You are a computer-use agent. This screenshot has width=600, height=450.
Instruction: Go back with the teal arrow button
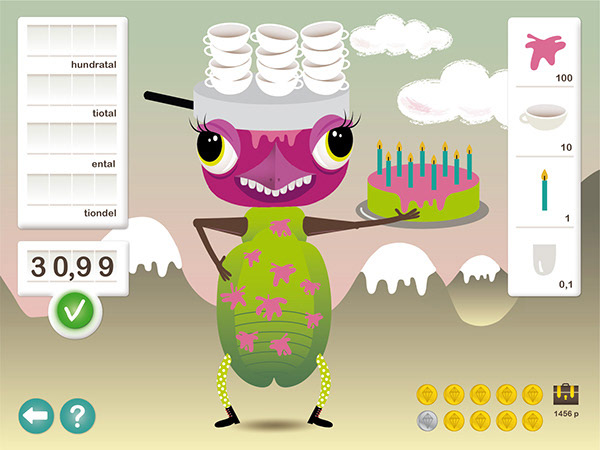(36, 415)
